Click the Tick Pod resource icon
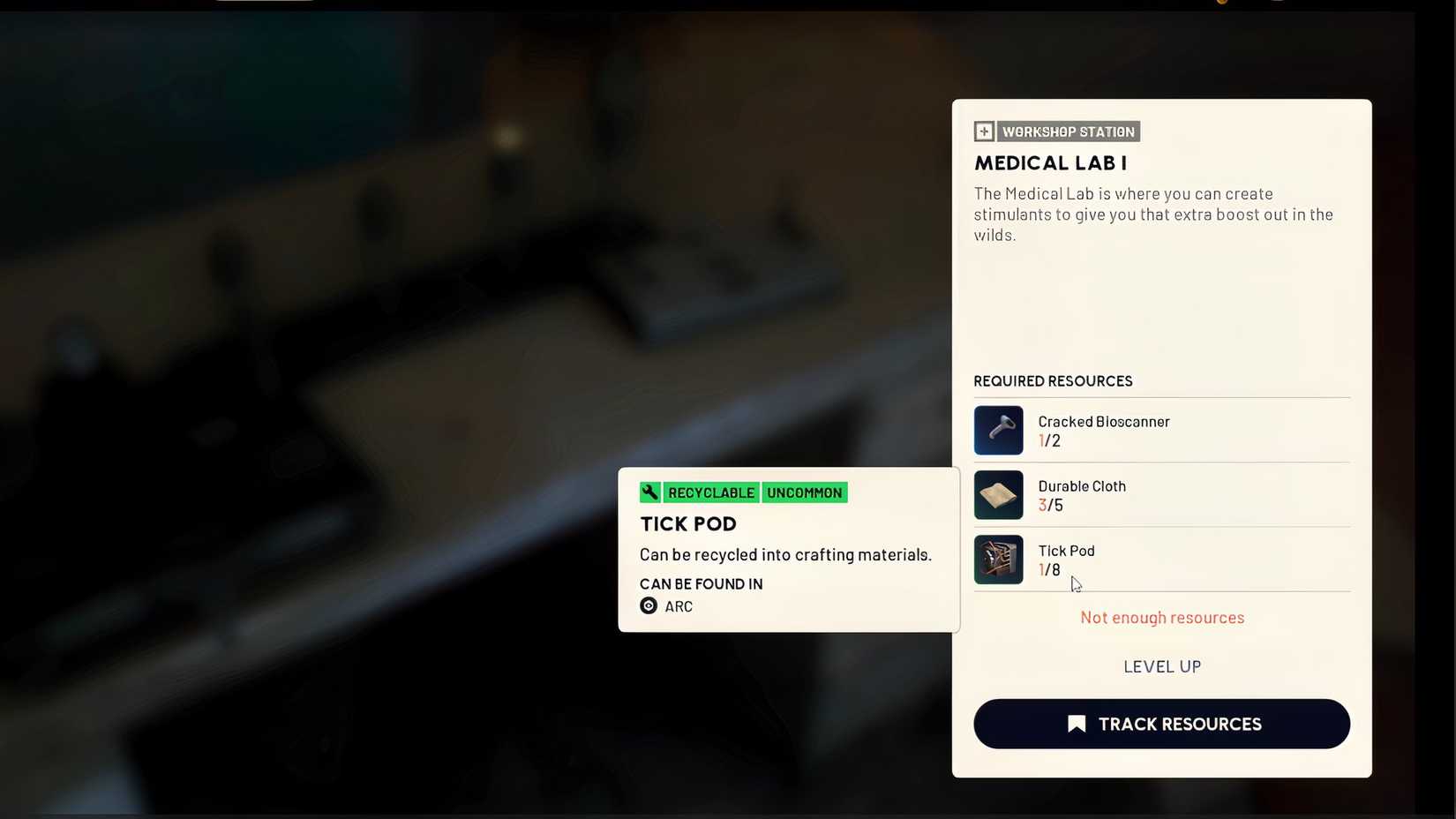The height and width of the screenshot is (819, 1456). [x=998, y=560]
